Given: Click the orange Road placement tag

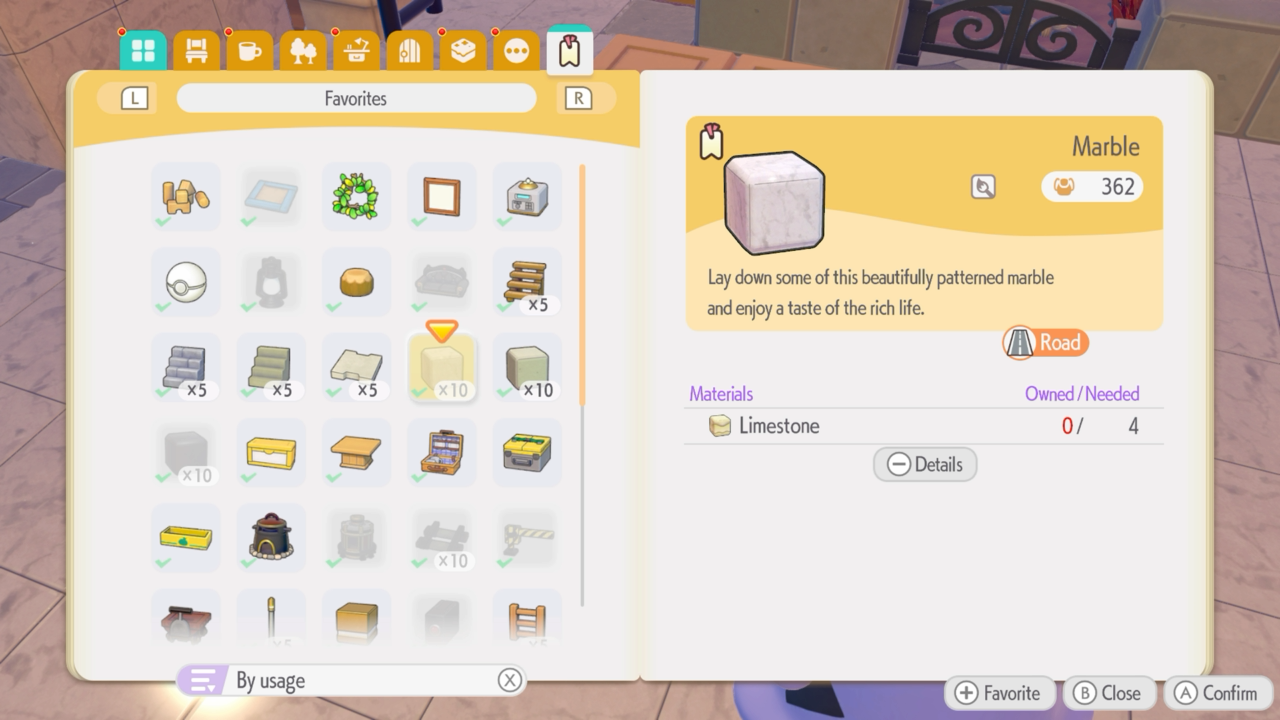Looking at the screenshot, I should pos(1044,342).
